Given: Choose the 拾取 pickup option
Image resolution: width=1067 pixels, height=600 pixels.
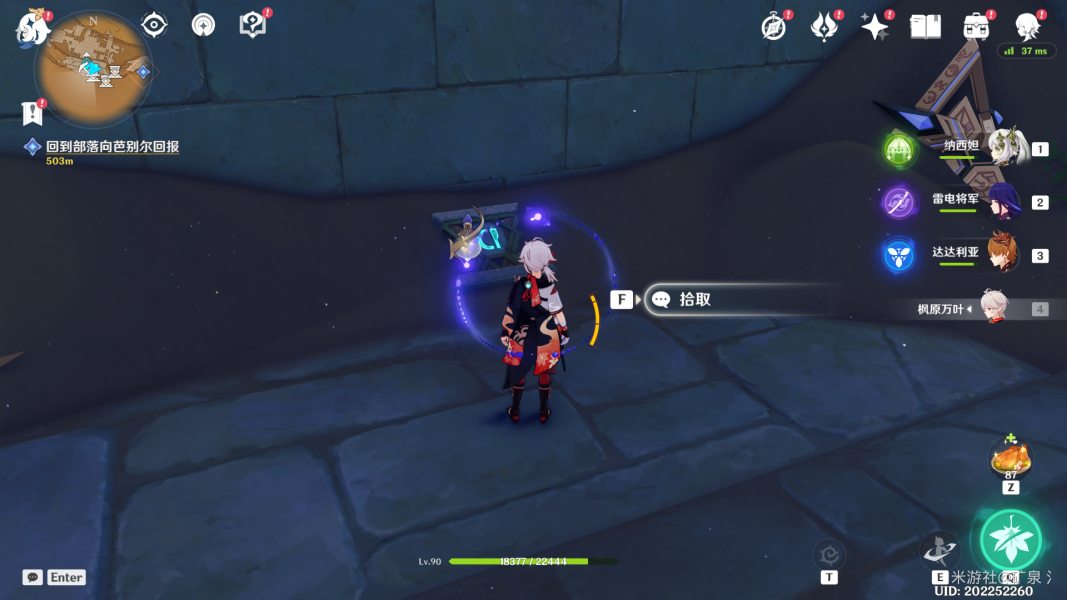Looking at the screenshot, I should pyautogui.click(x=694, y=299).
